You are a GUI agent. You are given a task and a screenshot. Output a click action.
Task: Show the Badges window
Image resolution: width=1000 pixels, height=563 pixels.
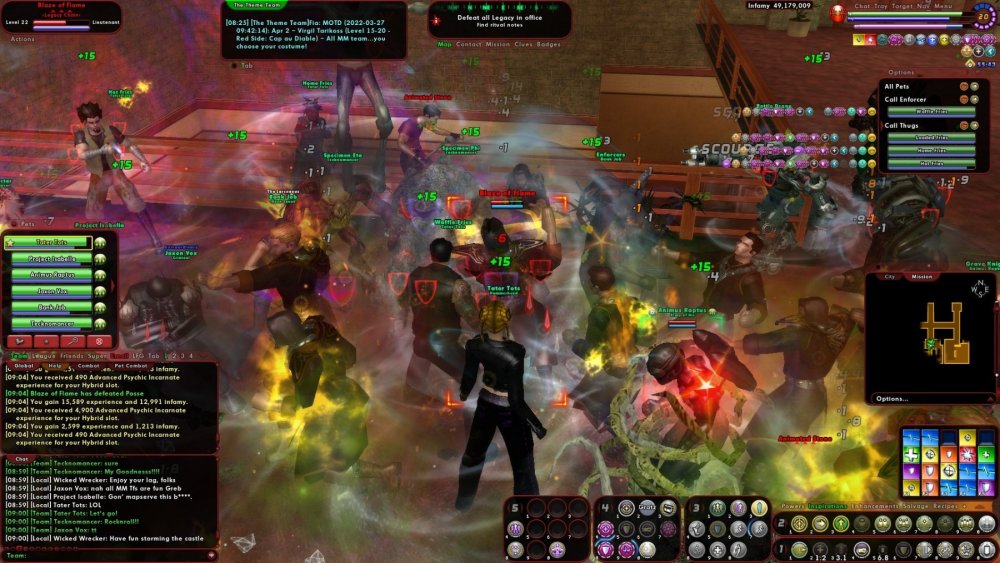pos(549,44)
